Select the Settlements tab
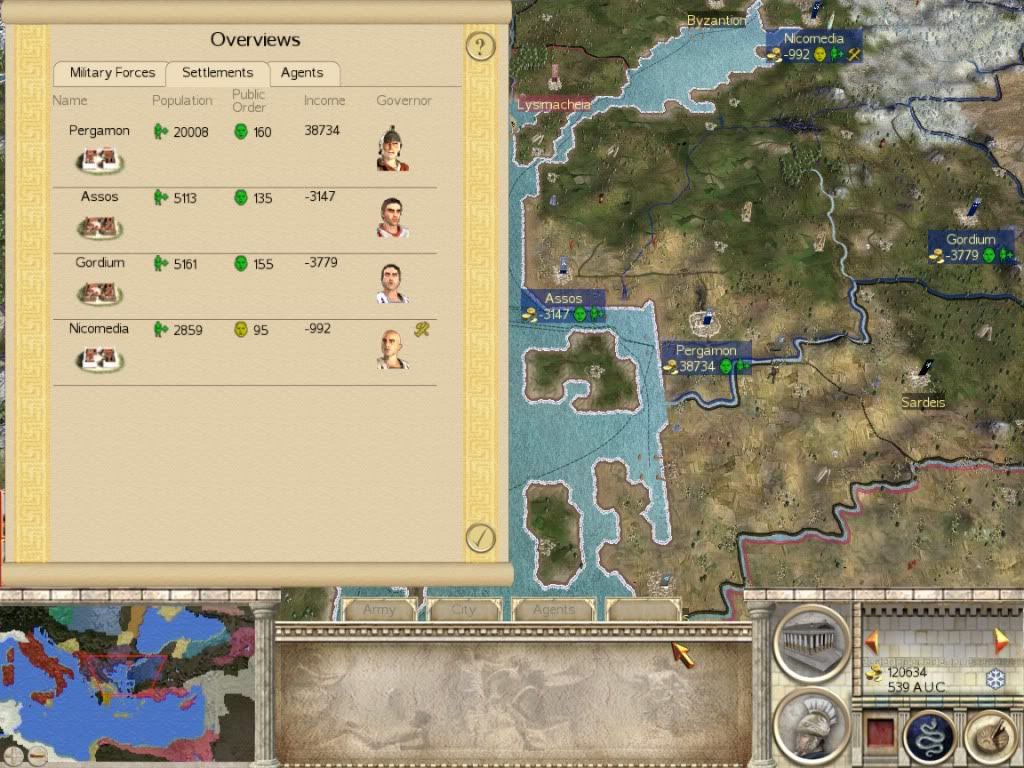 [x=218, y=73]
